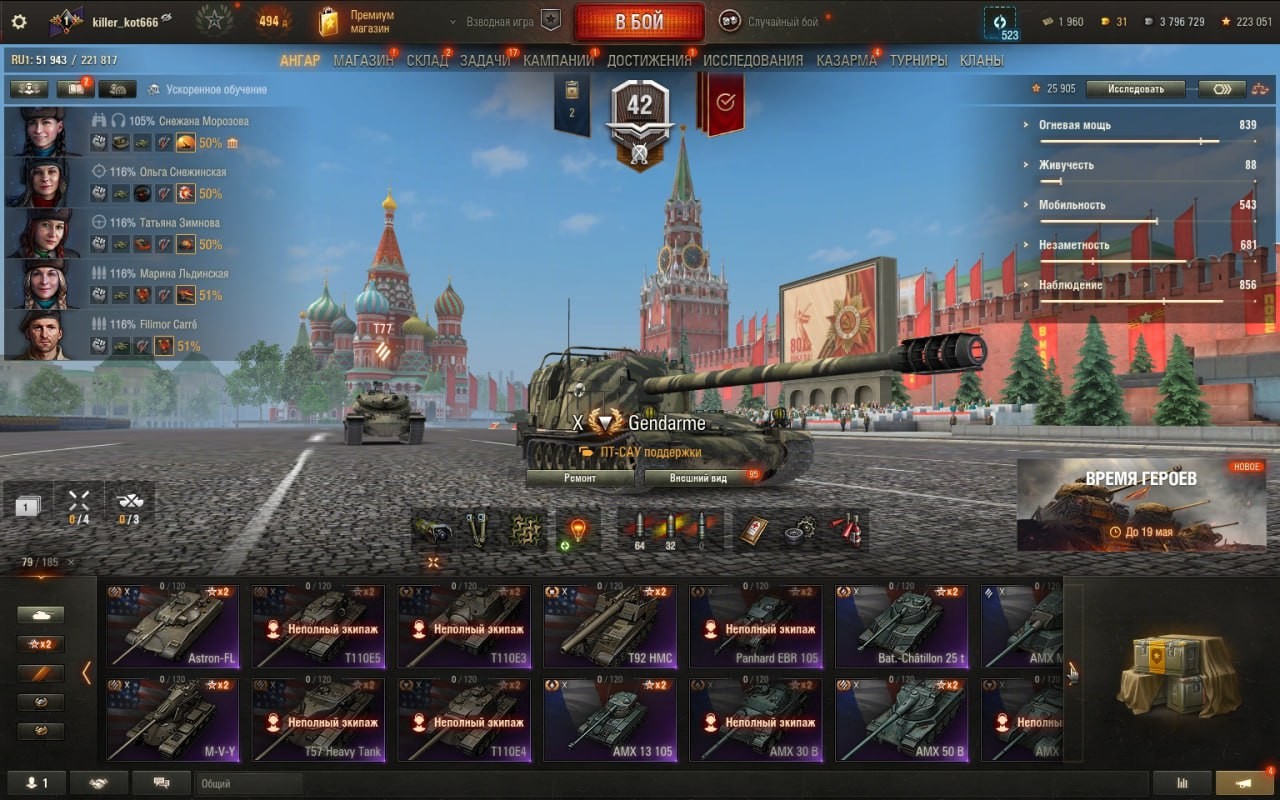Go to the ЗАДАЧИ tab

click(x=485, y=60)
